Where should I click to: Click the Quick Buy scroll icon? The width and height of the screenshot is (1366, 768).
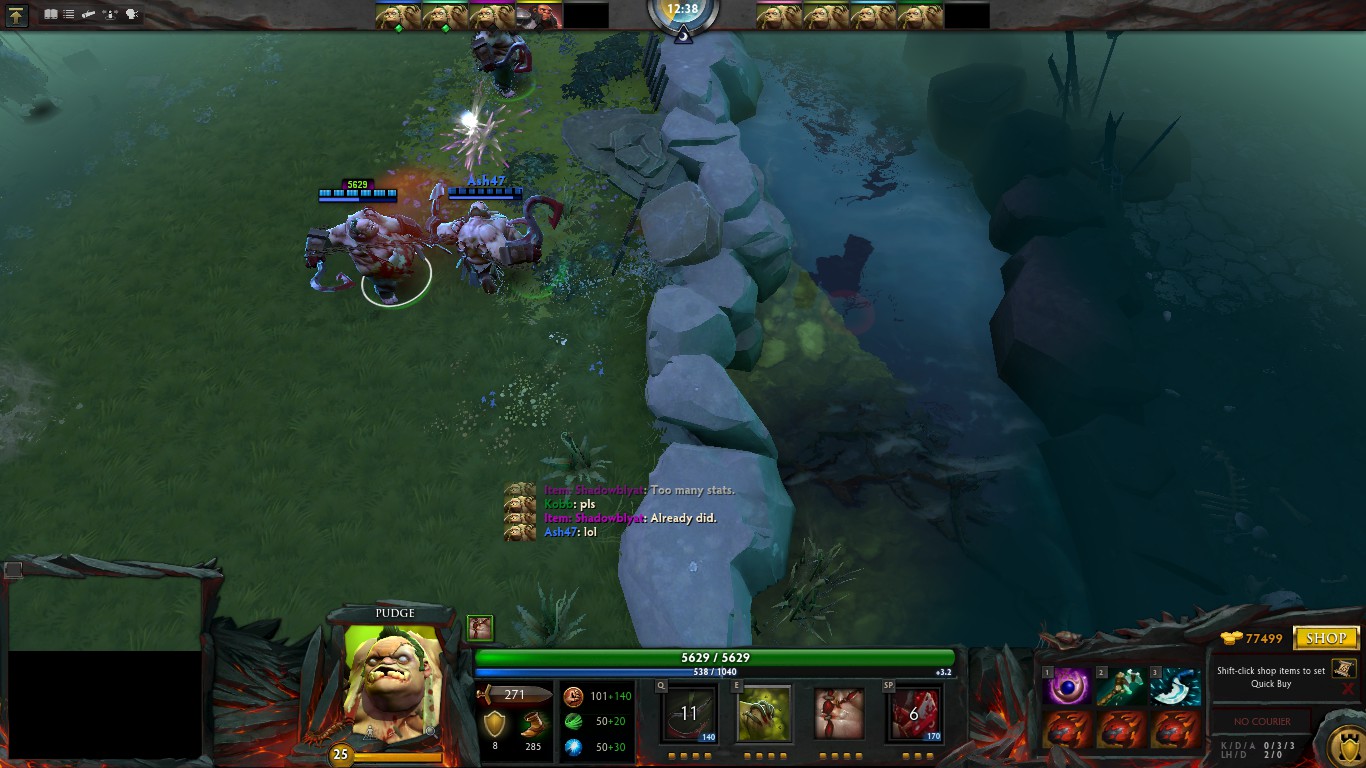[1343, 668]
